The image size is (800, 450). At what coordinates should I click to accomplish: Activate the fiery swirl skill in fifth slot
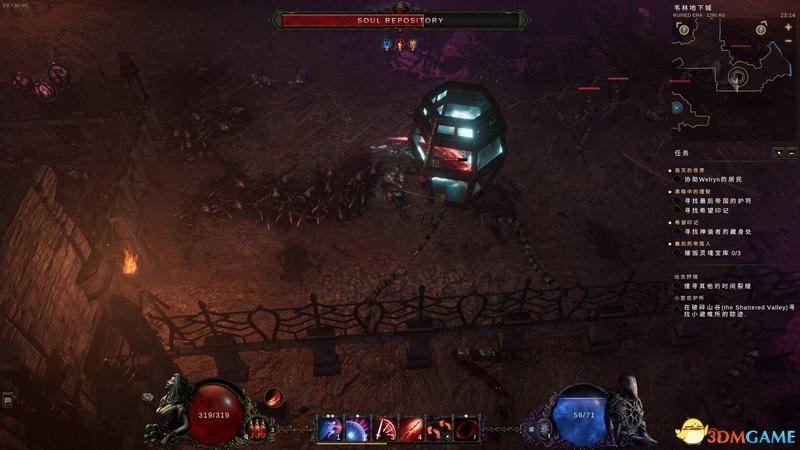(439, 430)
